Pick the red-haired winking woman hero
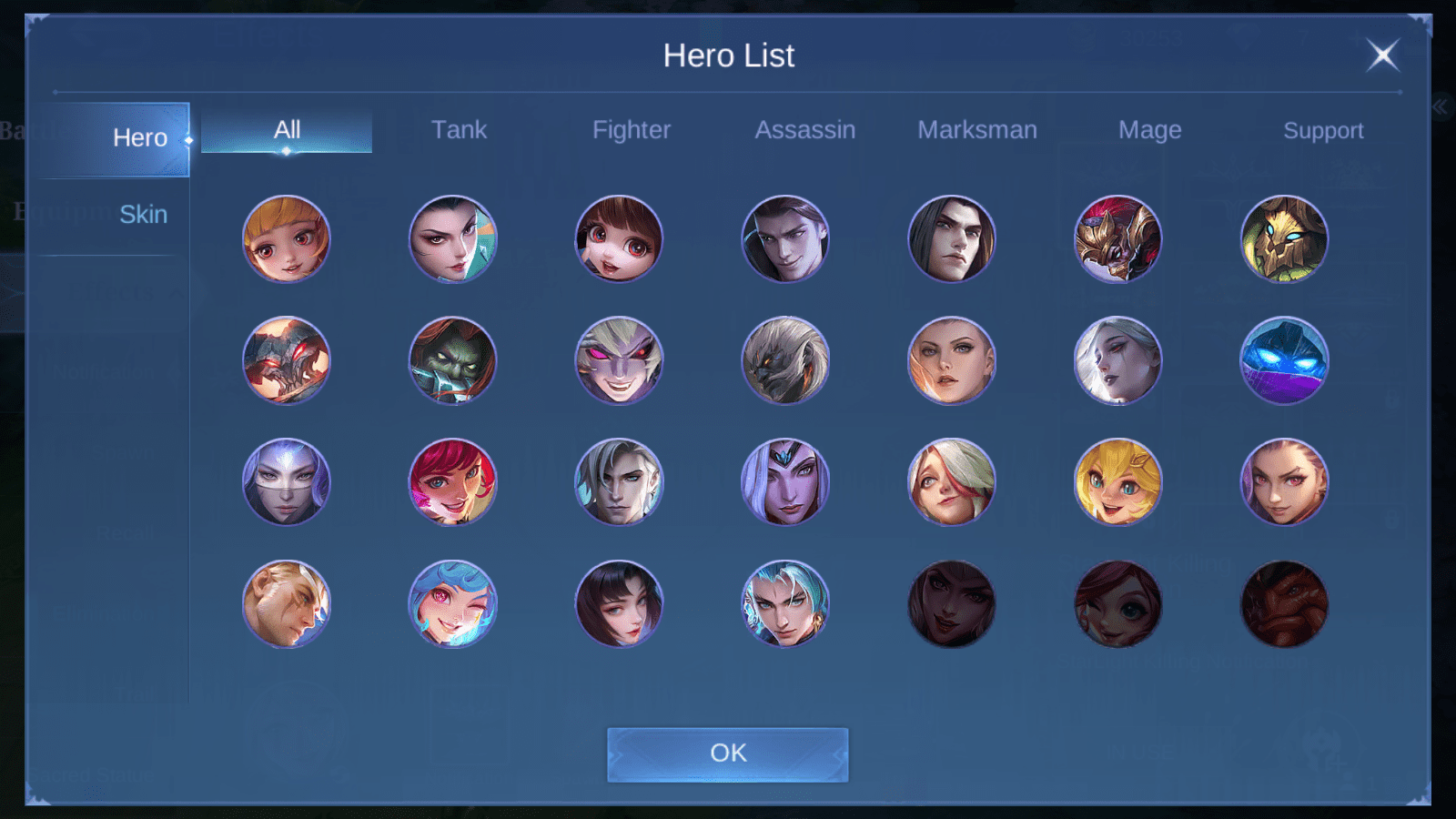This screenshot has height=819, width=1456. click(x=452, y=482)
